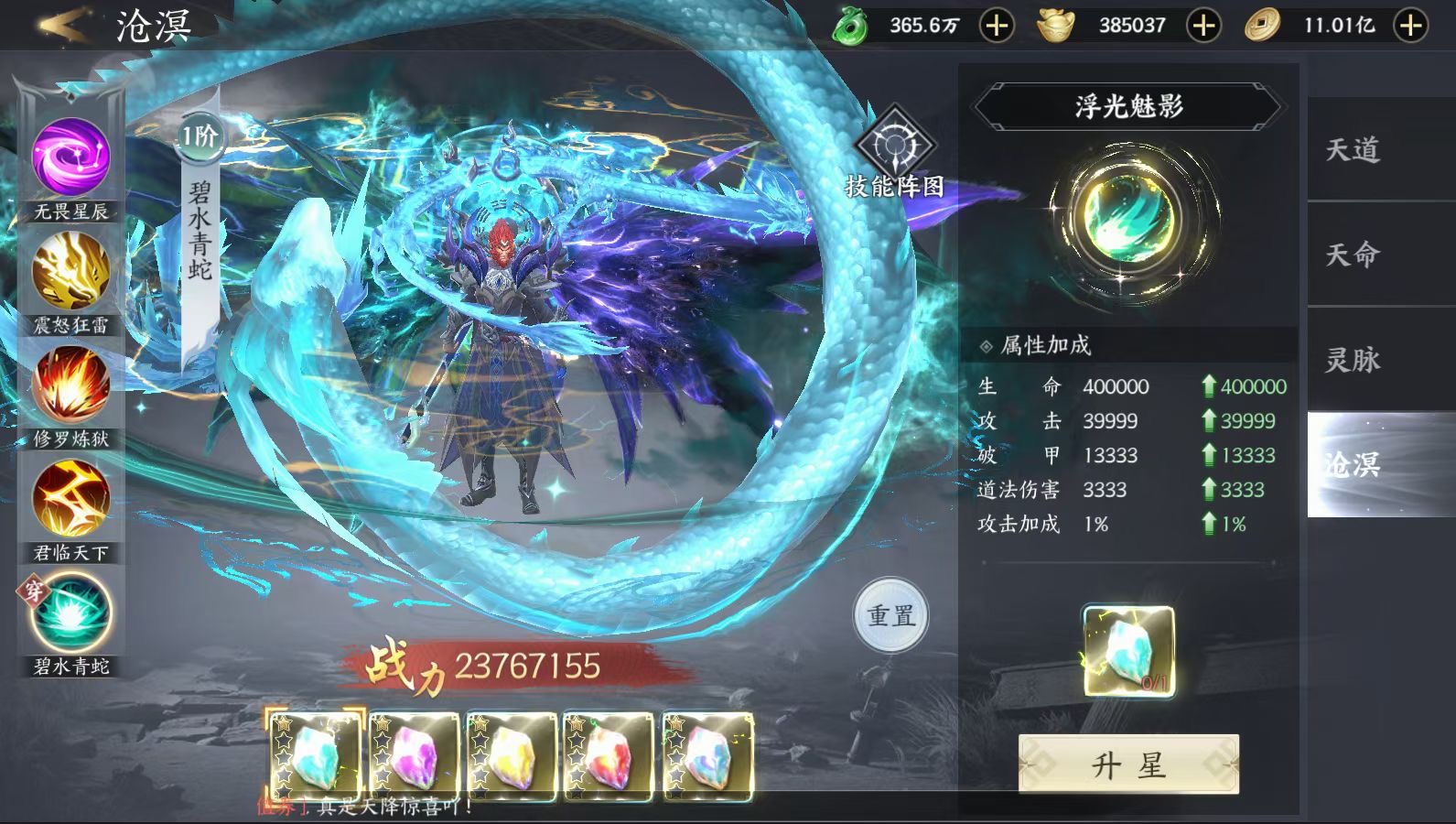This screenshot has height=824, width=1456.
Task: Click the round 重置 reset button
Action: [x=891, y=615]
